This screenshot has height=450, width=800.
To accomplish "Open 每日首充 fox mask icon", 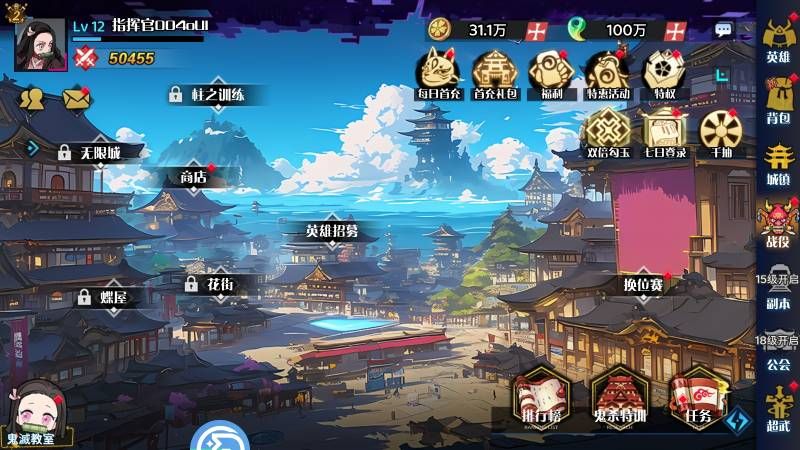I will point(439,74).
